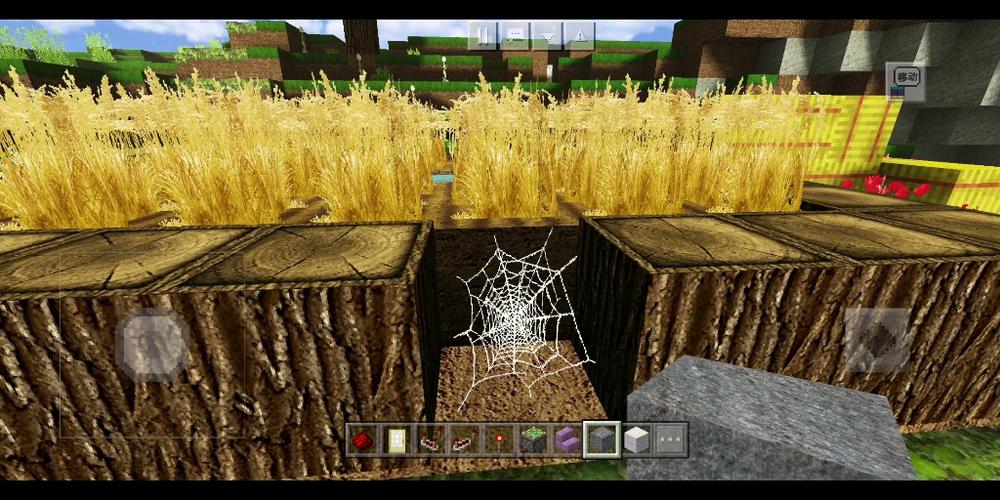Pause the game with the pause button

484,36
